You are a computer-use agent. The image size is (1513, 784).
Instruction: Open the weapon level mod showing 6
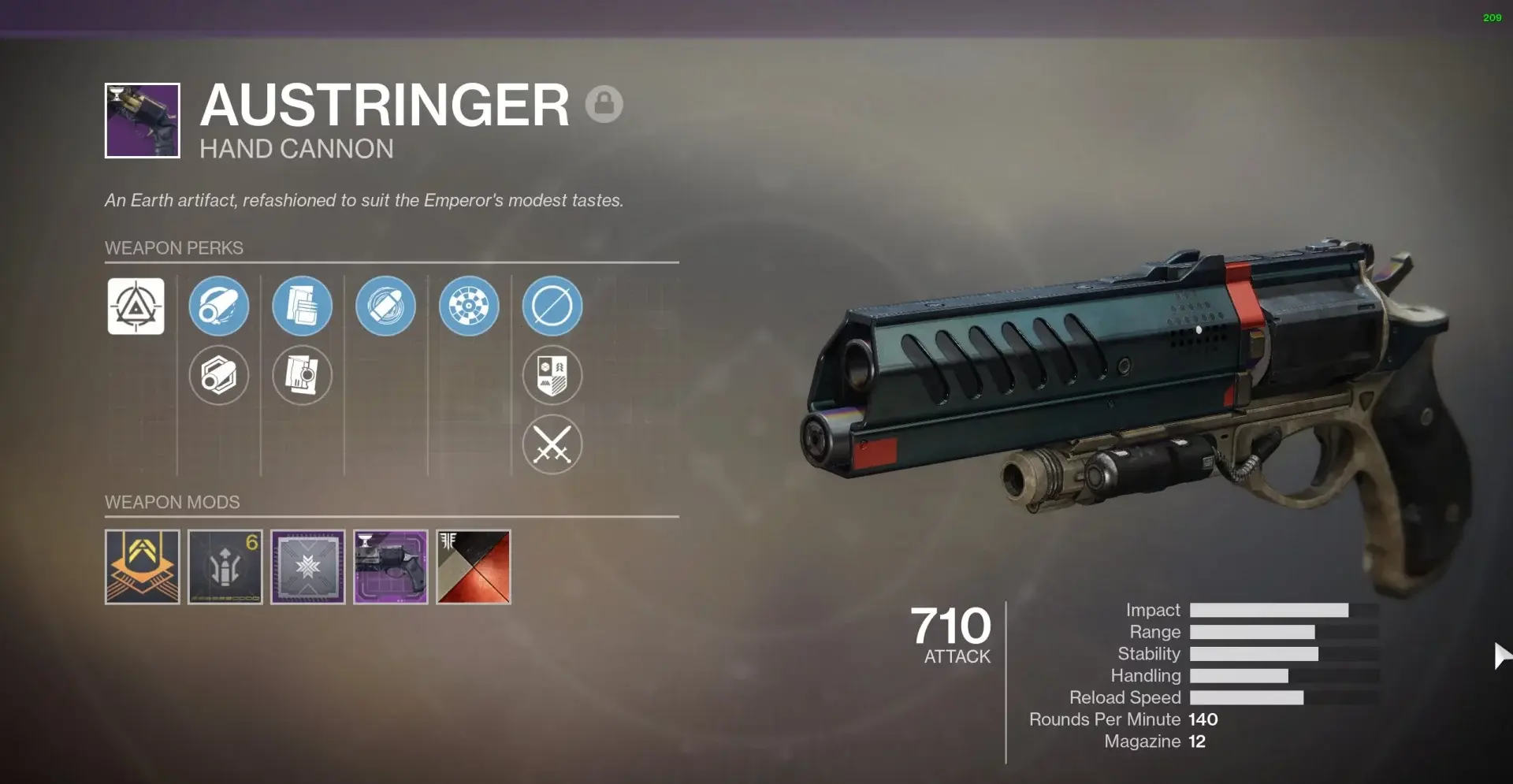pos(225,567)
